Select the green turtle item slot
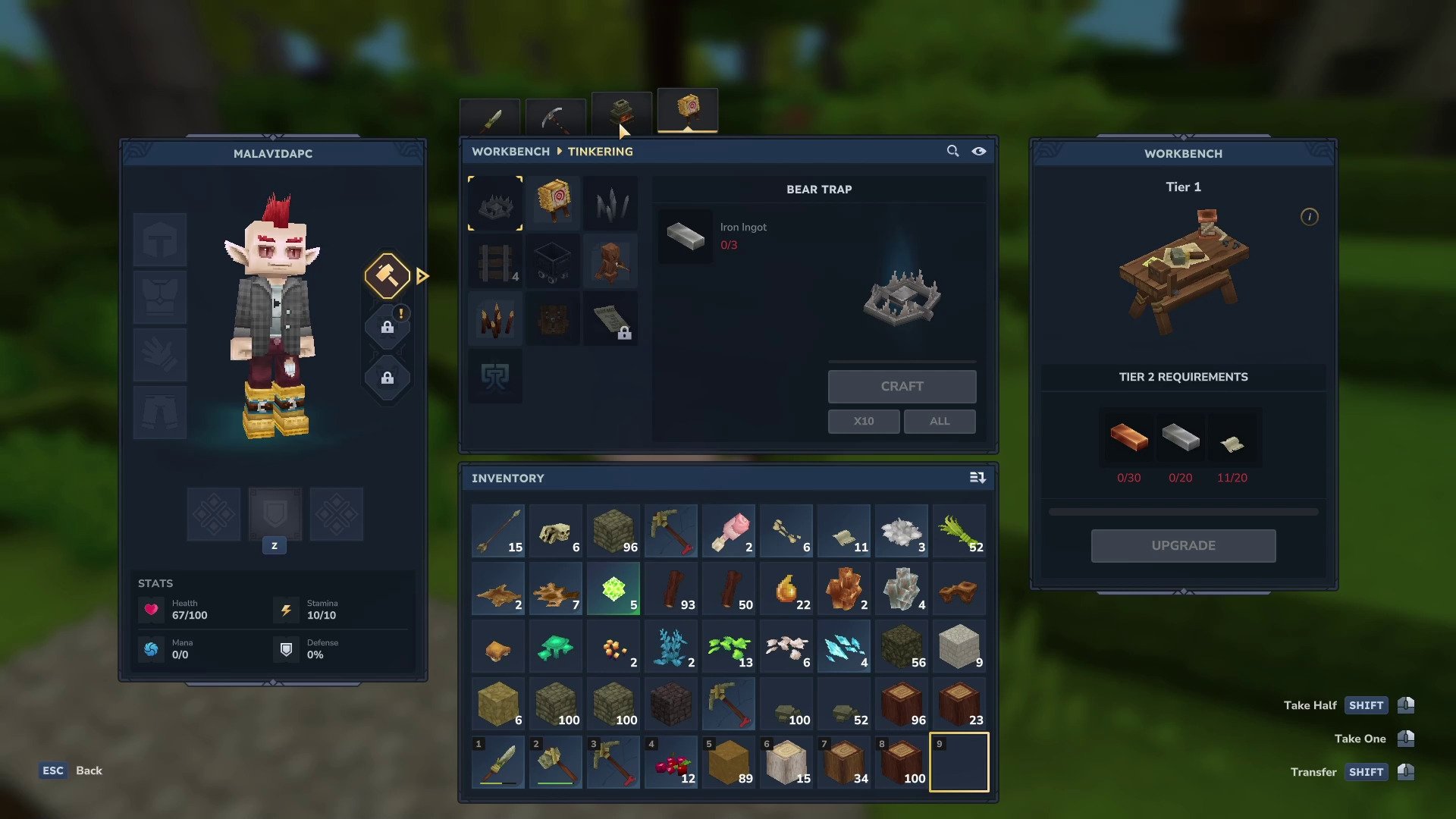 coord(556,647)
